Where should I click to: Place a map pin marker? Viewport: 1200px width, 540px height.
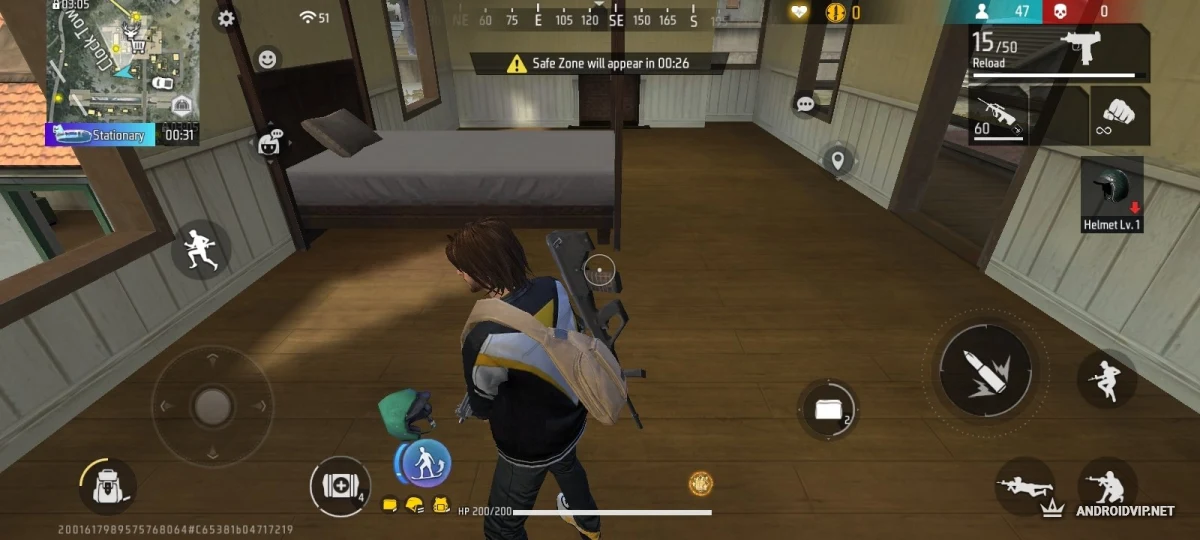pyautogui.click(x=838, y=159)
